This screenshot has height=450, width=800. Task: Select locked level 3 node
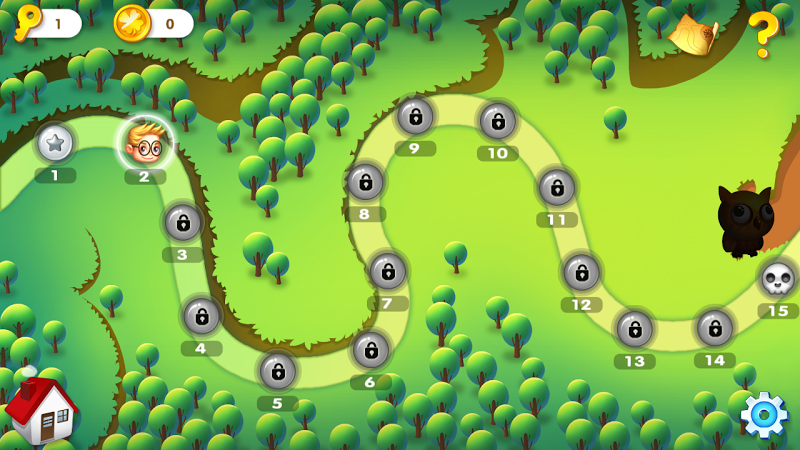[x=183, y=222]
